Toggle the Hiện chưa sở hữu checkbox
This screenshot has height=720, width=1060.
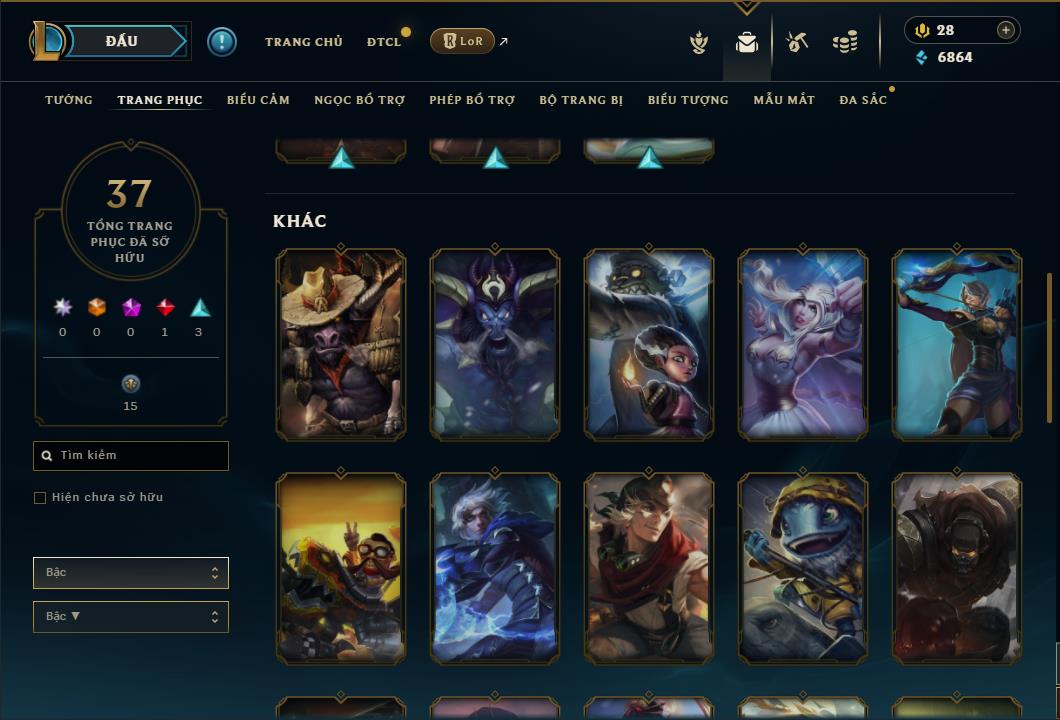(x=40, y=498)
